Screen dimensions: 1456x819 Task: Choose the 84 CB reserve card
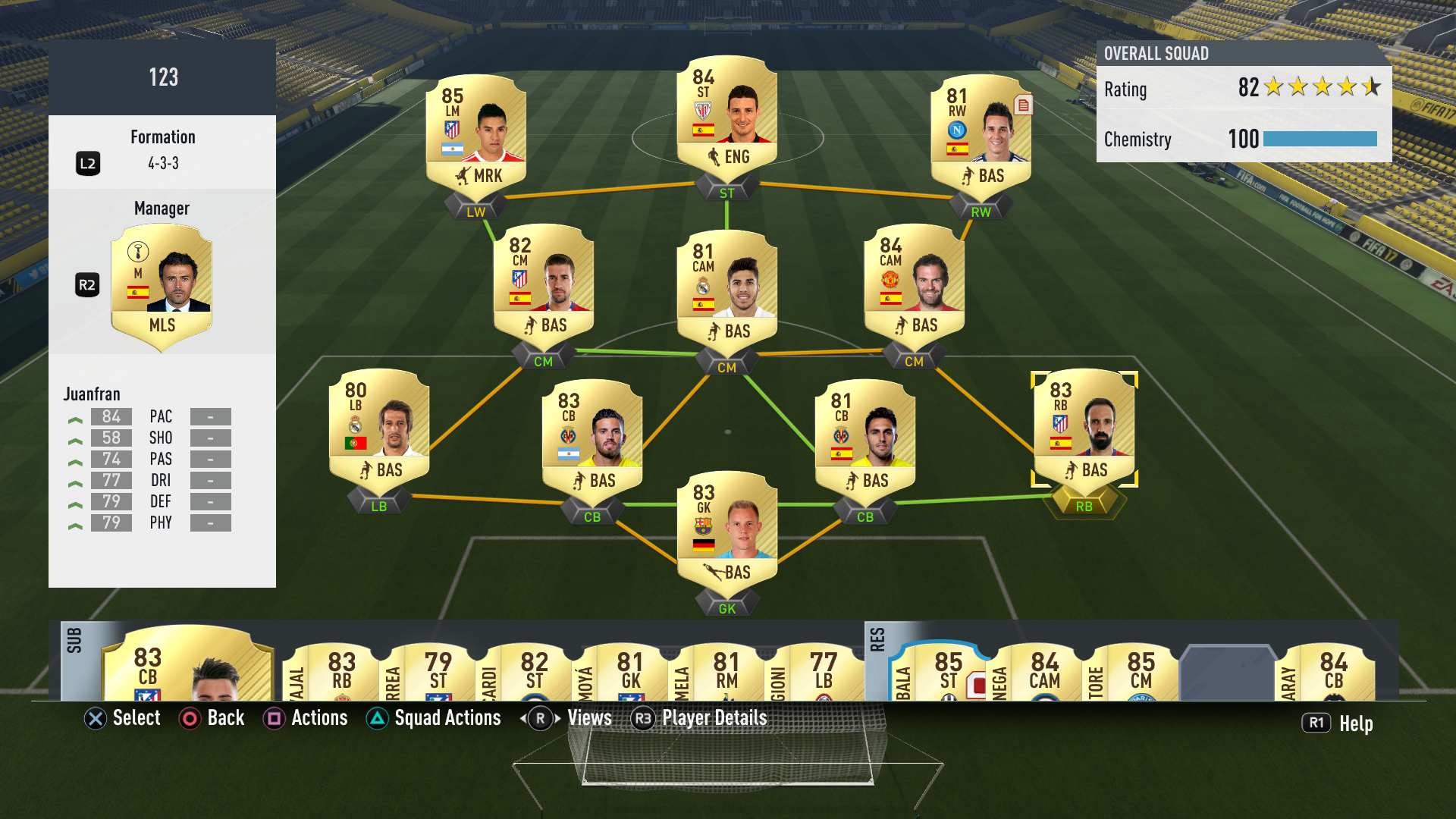[1332, 672]
